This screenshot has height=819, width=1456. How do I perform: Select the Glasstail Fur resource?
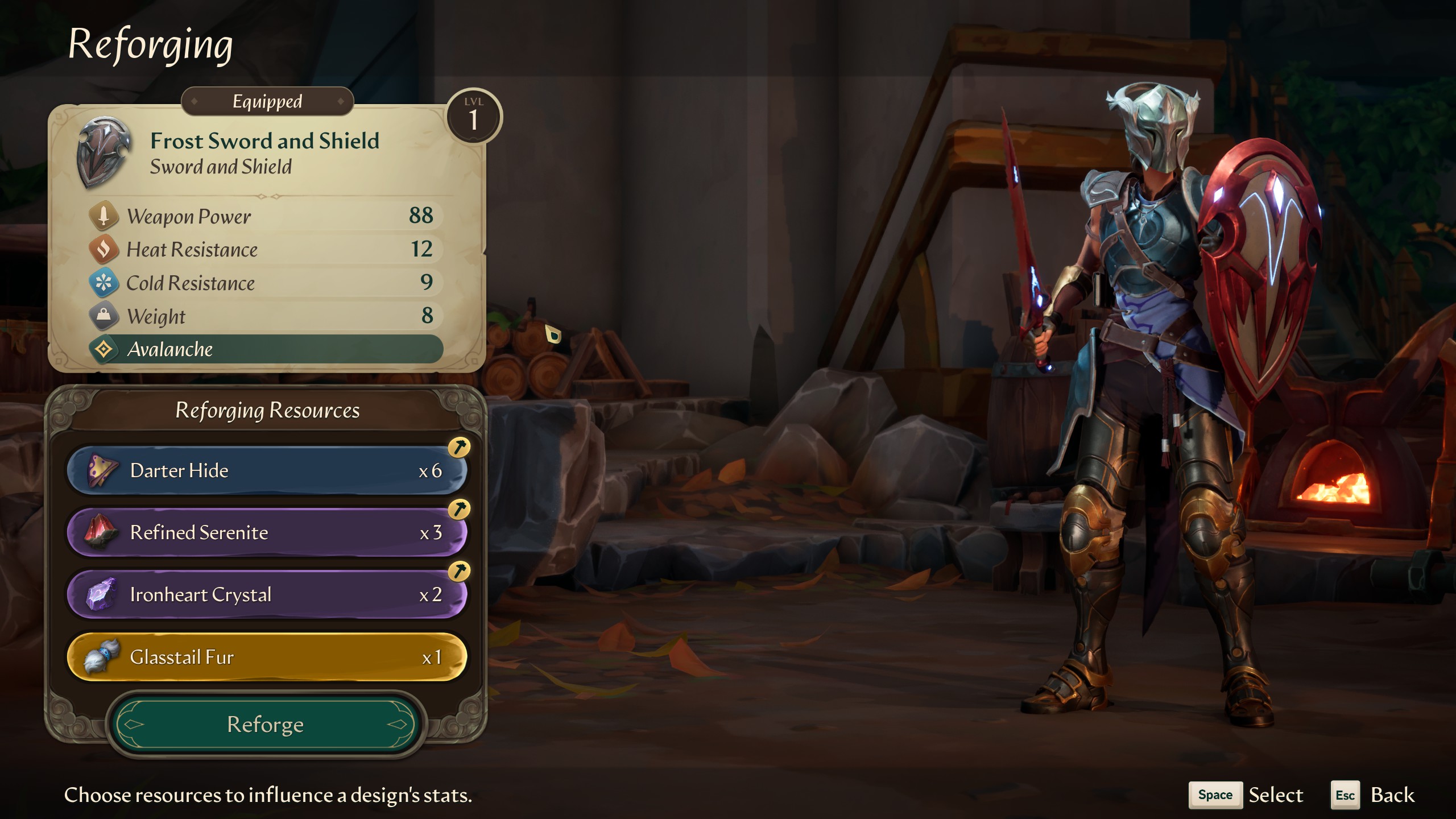266,657
